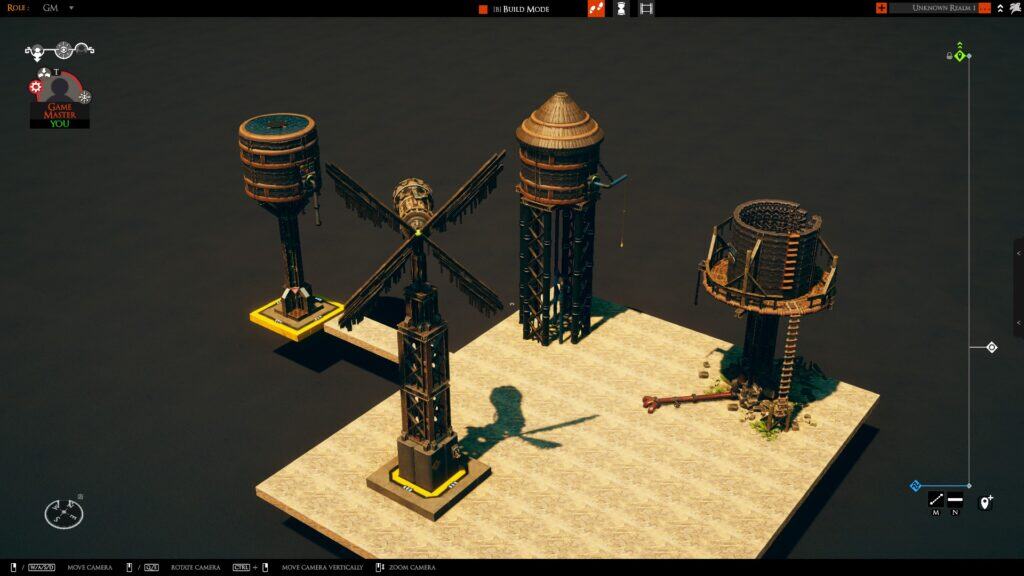The width and height of the screenshot is (1024, 576).
Task: Select the film strip cinematic icon
Action: tap(646, 9)
